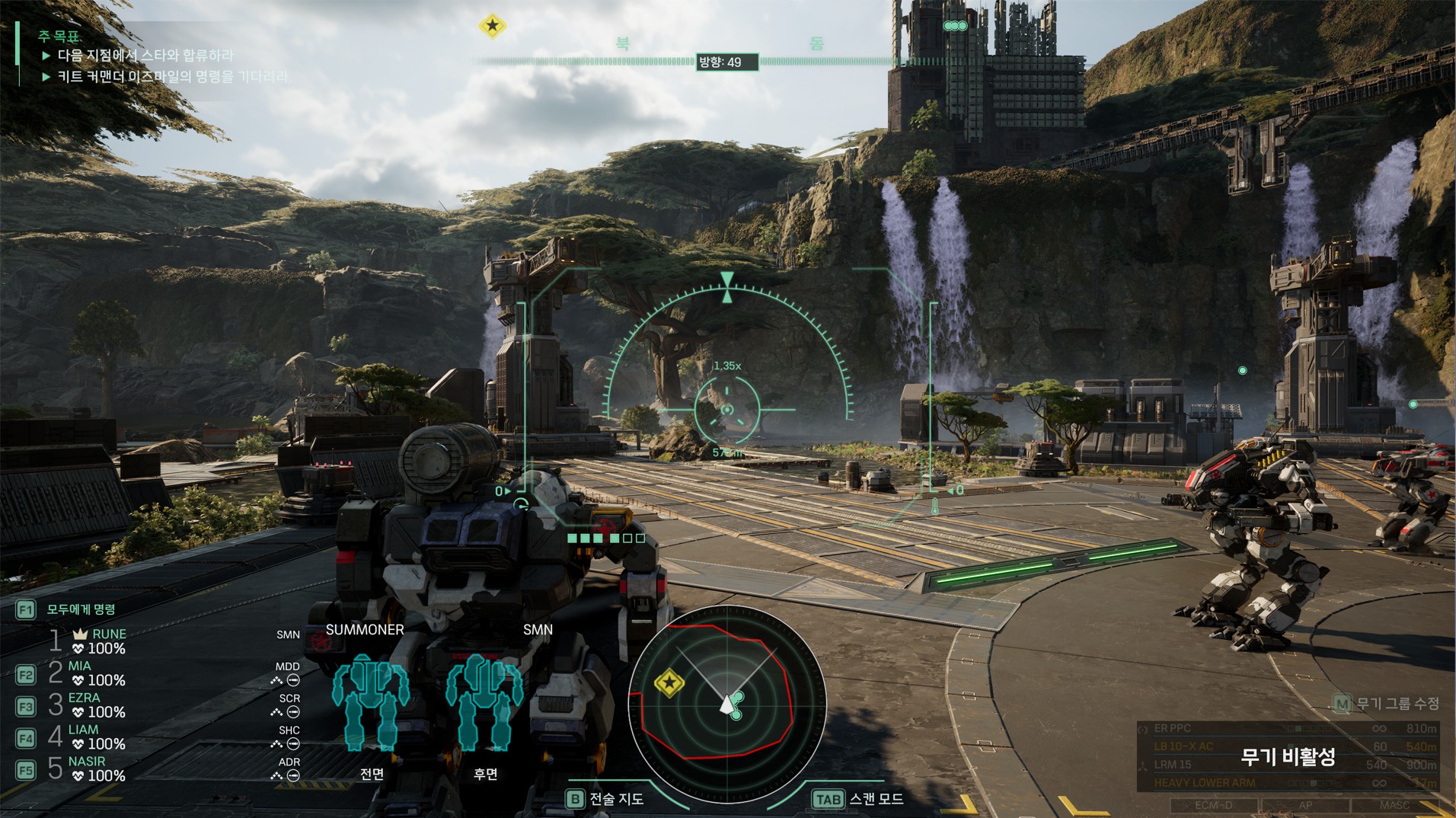Choose EZRA from the squad list
Image resolution: width=1456 pixels, height=818 pixels.
click(x=84, y=698)
